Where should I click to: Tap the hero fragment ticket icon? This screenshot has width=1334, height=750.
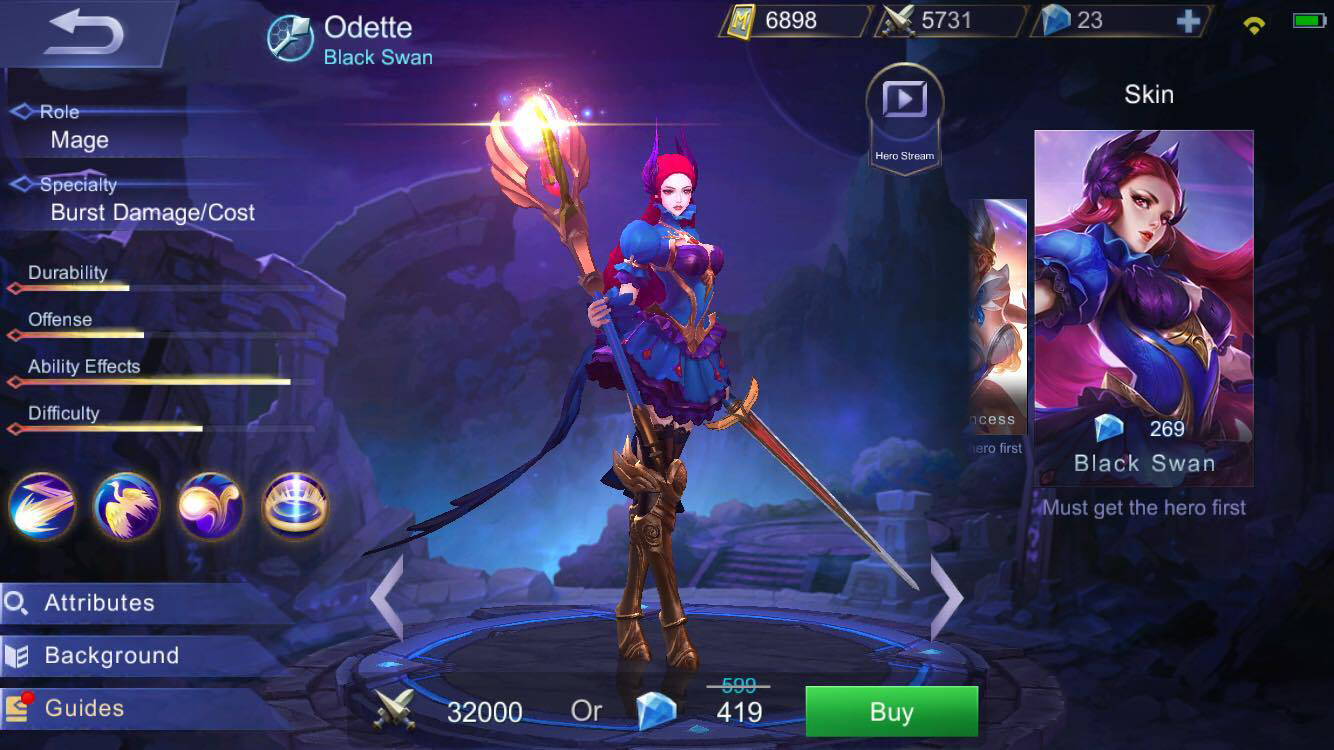[x=739, y=20]
